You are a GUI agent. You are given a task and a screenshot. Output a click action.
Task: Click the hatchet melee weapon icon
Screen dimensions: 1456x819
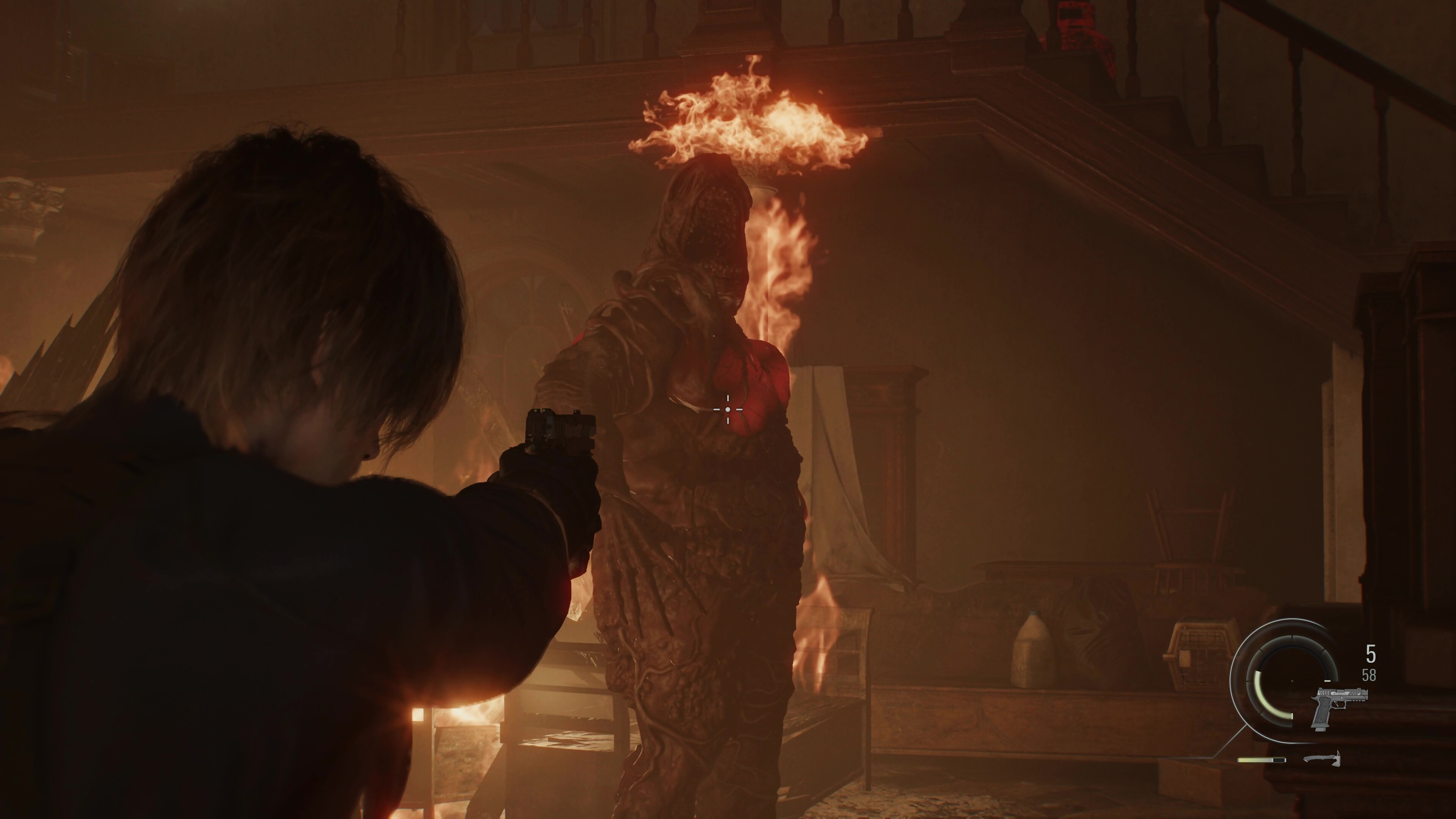[x=1321, y=758]
